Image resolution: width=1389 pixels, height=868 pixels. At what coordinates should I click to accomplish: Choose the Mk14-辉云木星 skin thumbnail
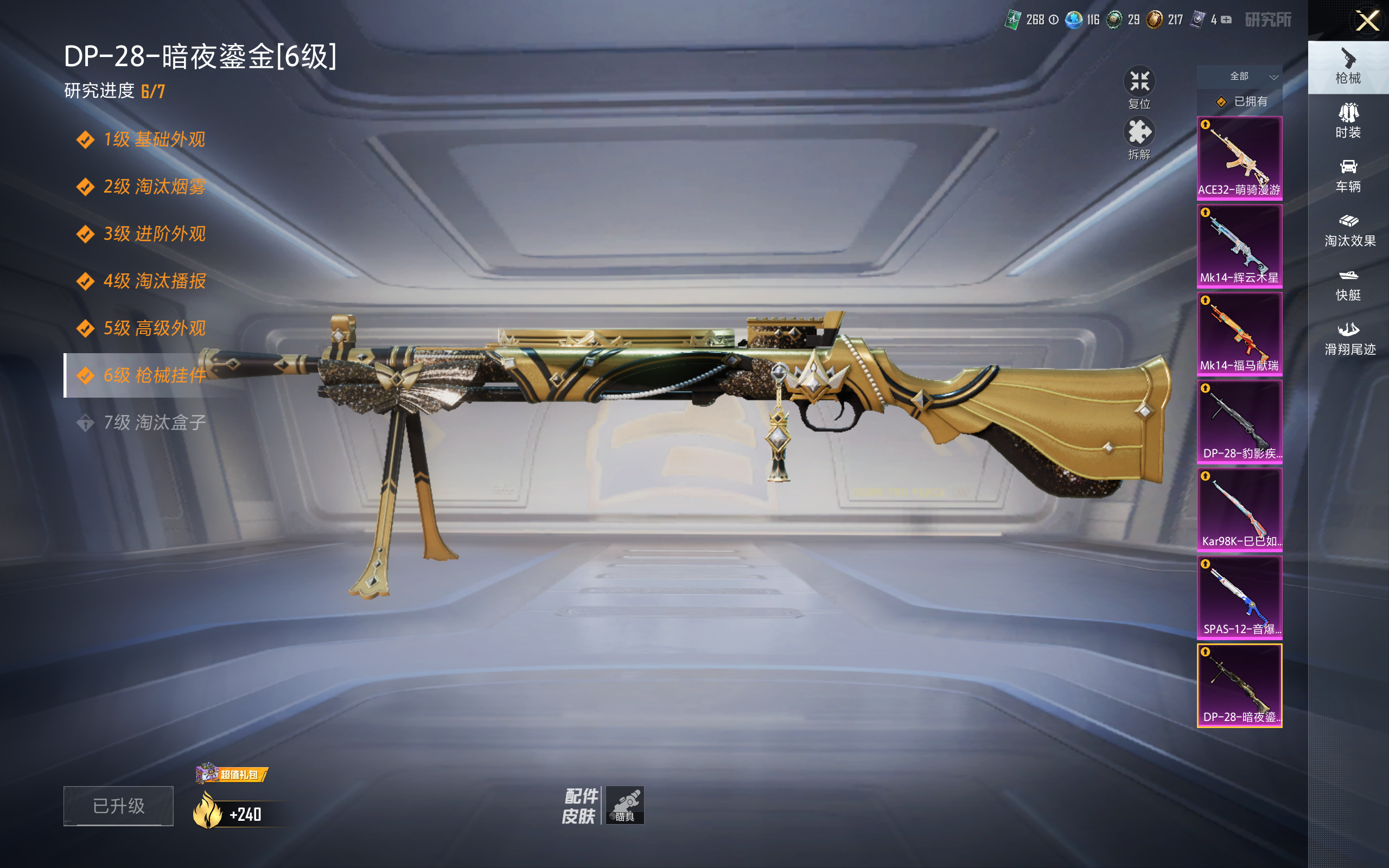[1239, 246]
